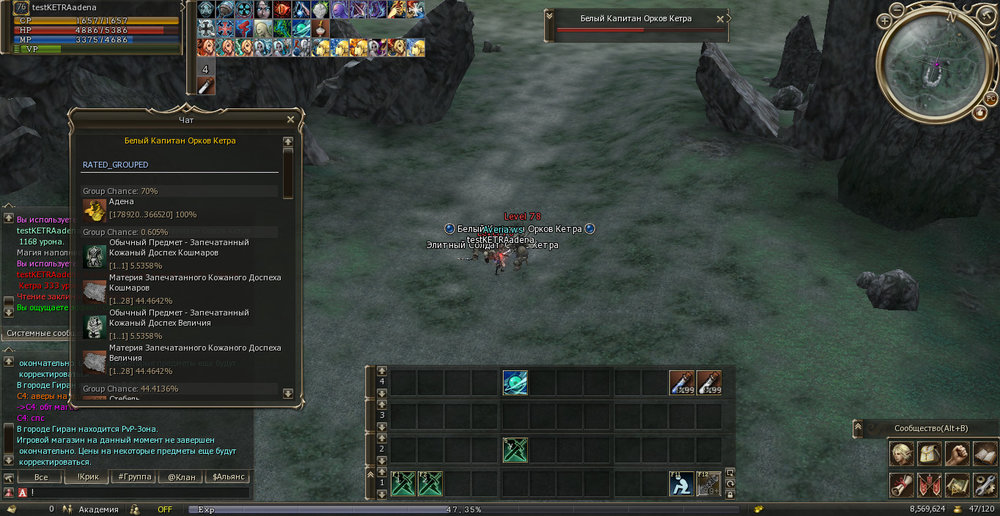Switch to the Все chat tab
The height and width of the screenshot is (516, 1000).
pyautogui.click(x=39, y=477)
